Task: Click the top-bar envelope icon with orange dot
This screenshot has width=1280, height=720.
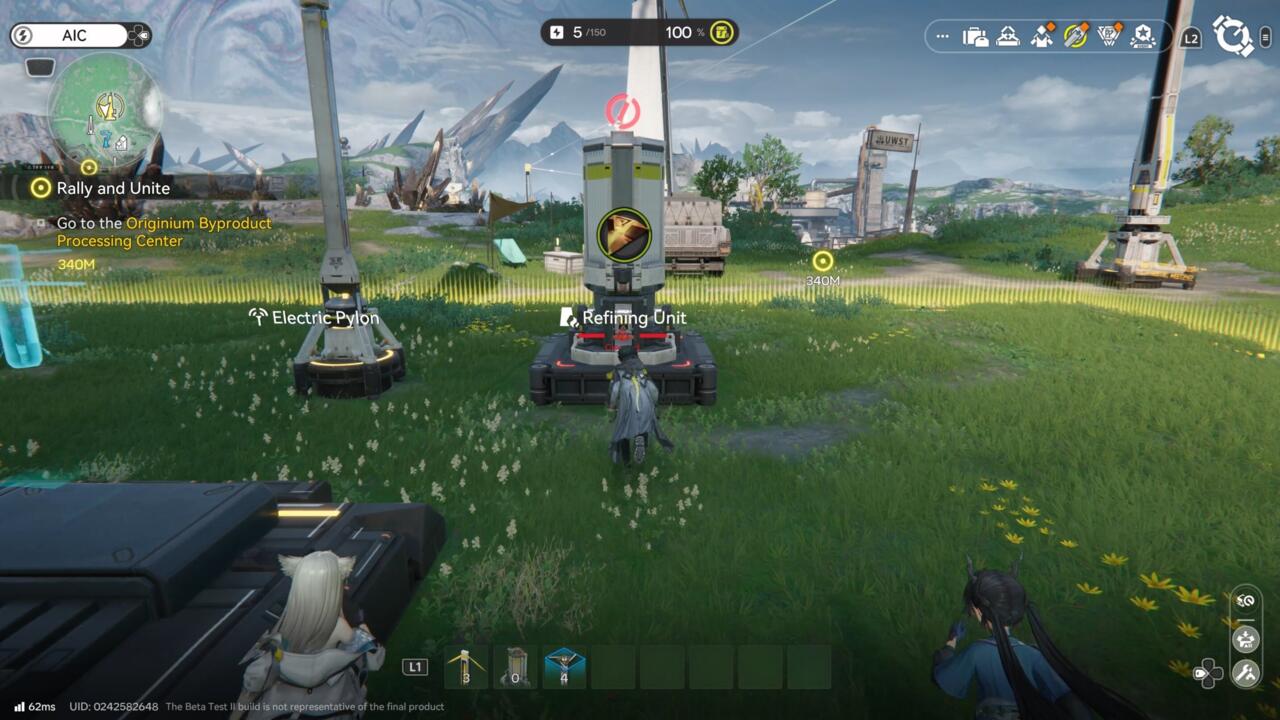Action: coord(1042,37)
